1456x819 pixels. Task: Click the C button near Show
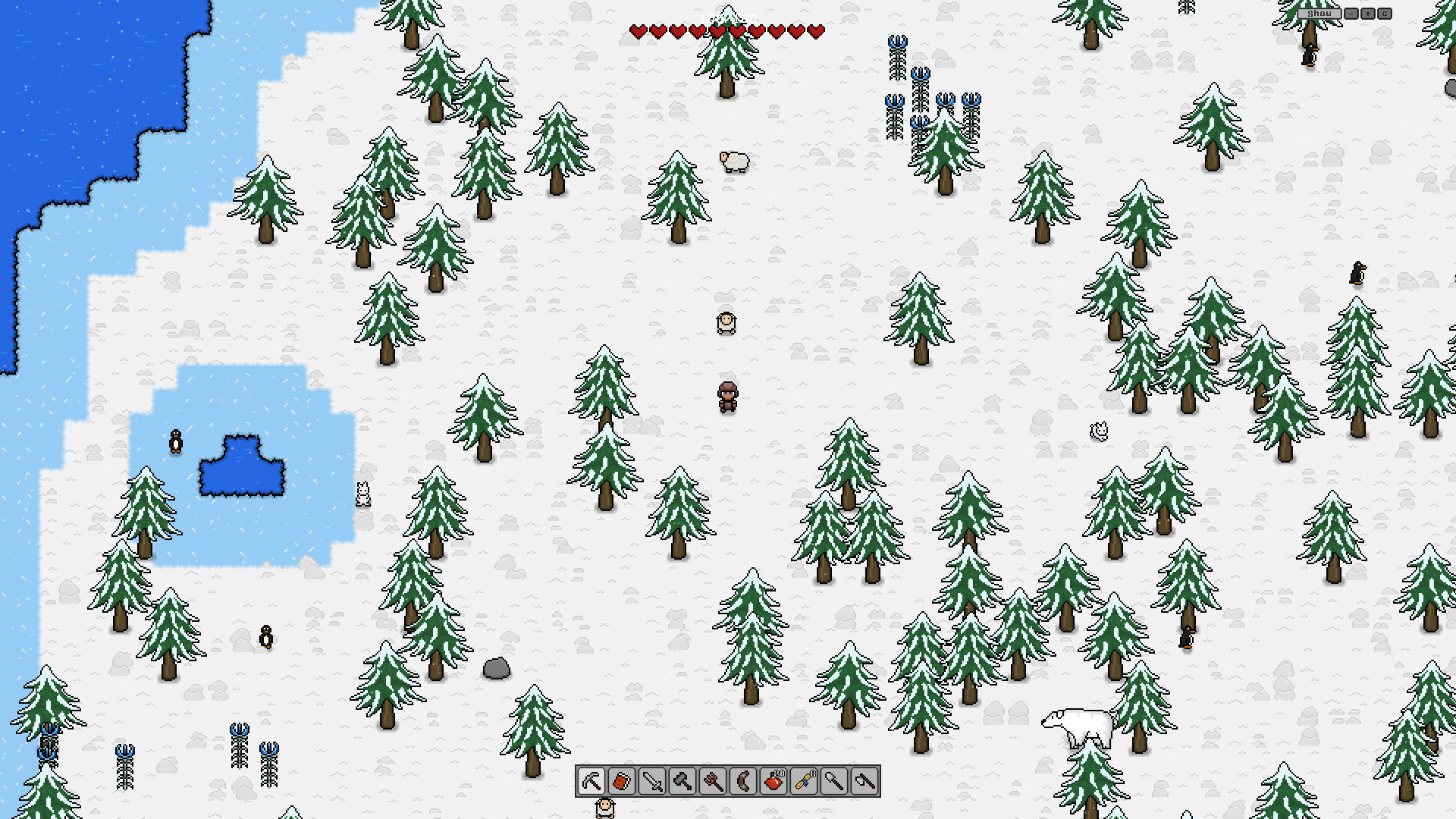tap(1385, 13)
